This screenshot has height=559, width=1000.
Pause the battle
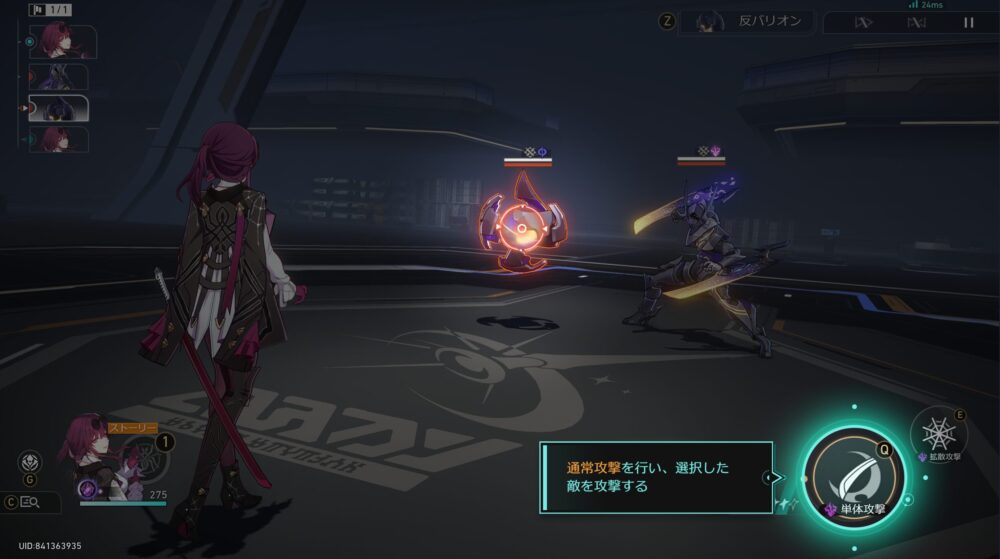tap(967, 22)
